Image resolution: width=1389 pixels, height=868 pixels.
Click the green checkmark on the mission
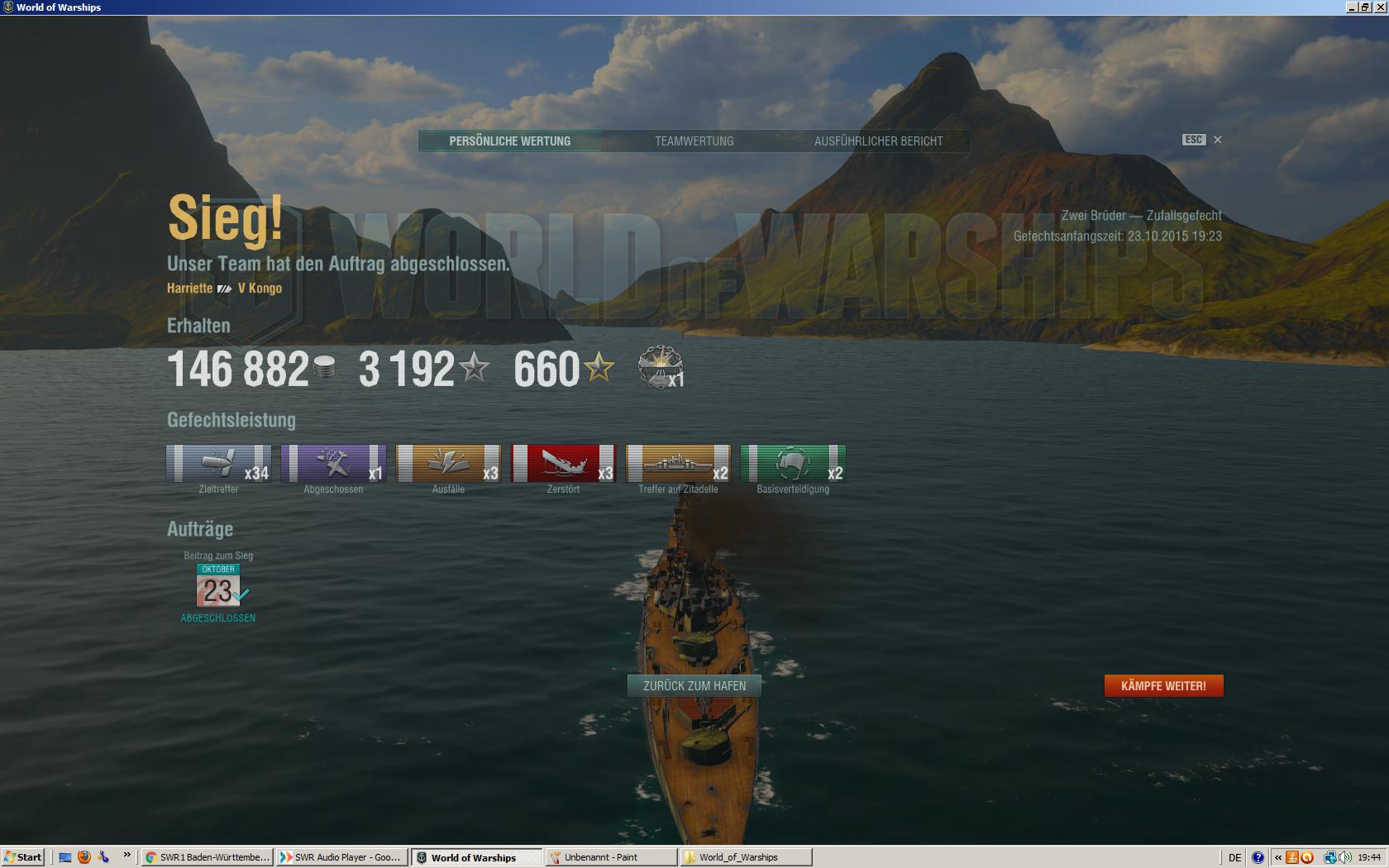[x=241, y=593]
